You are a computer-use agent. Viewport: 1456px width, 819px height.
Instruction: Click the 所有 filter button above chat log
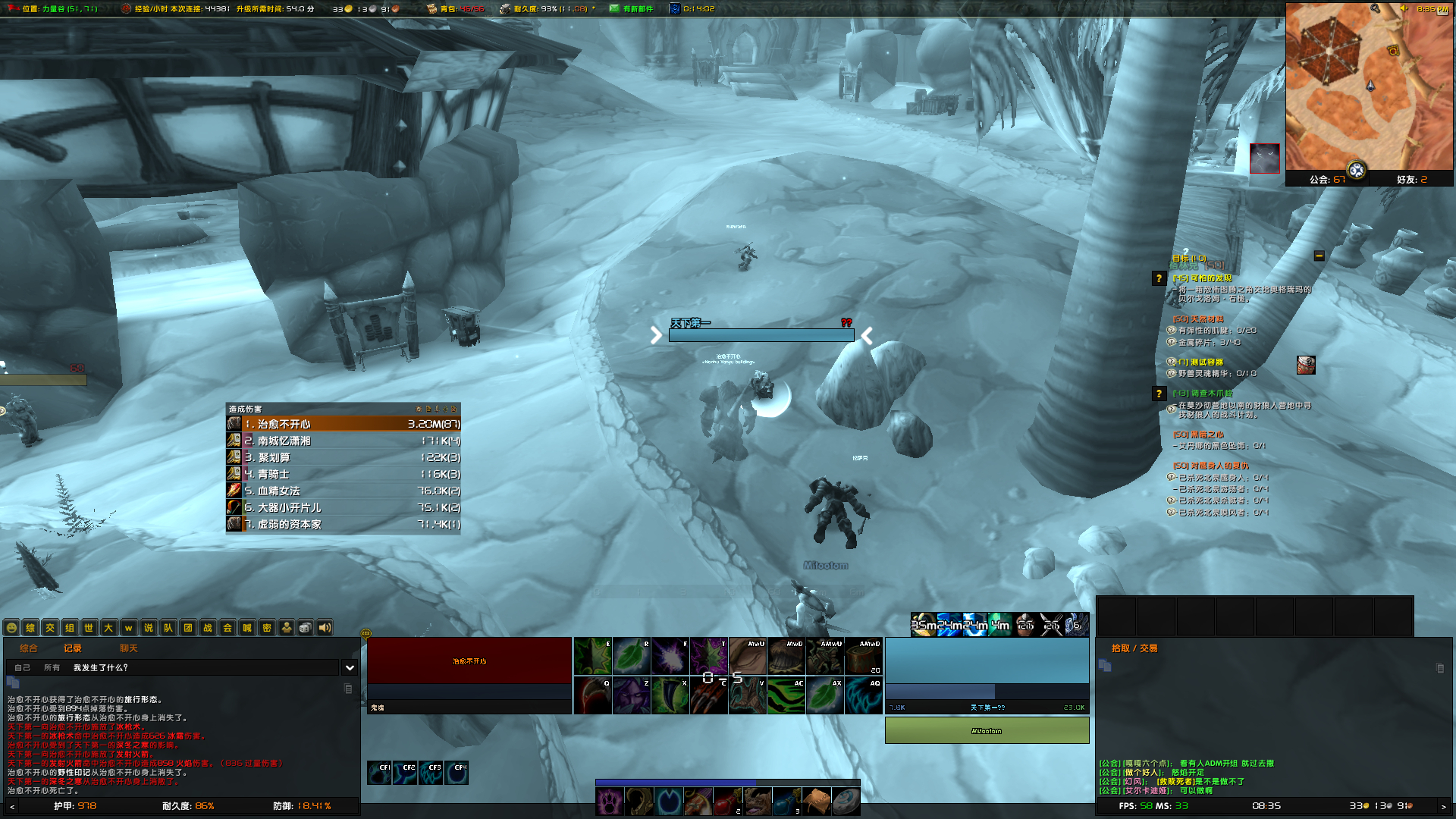coord(52,668)
